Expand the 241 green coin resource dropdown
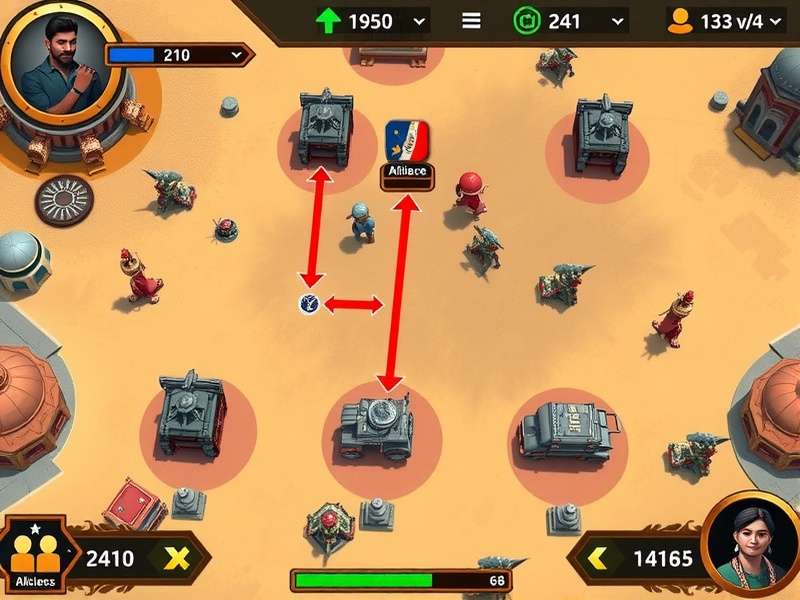800x600 pixels. [x=618, y=20]
